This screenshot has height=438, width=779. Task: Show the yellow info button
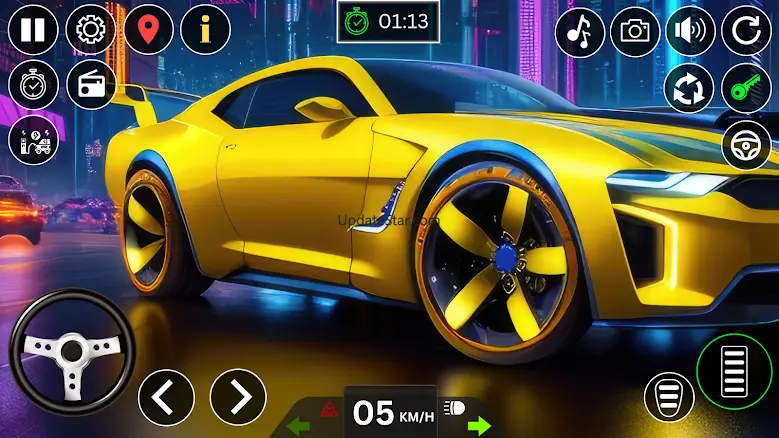click(206, 30)
